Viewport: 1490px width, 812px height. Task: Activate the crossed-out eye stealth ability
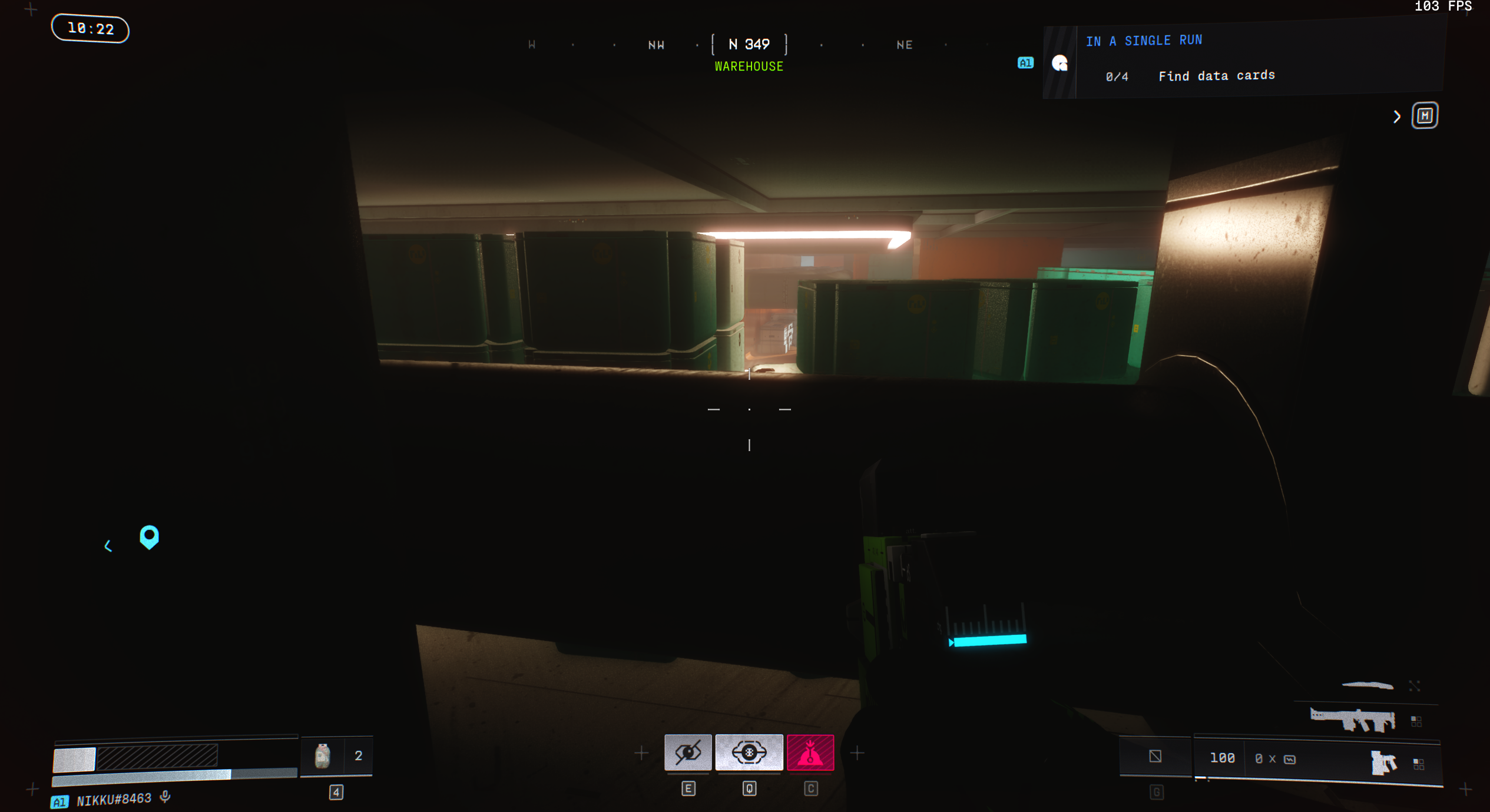(x=688, y=752)
